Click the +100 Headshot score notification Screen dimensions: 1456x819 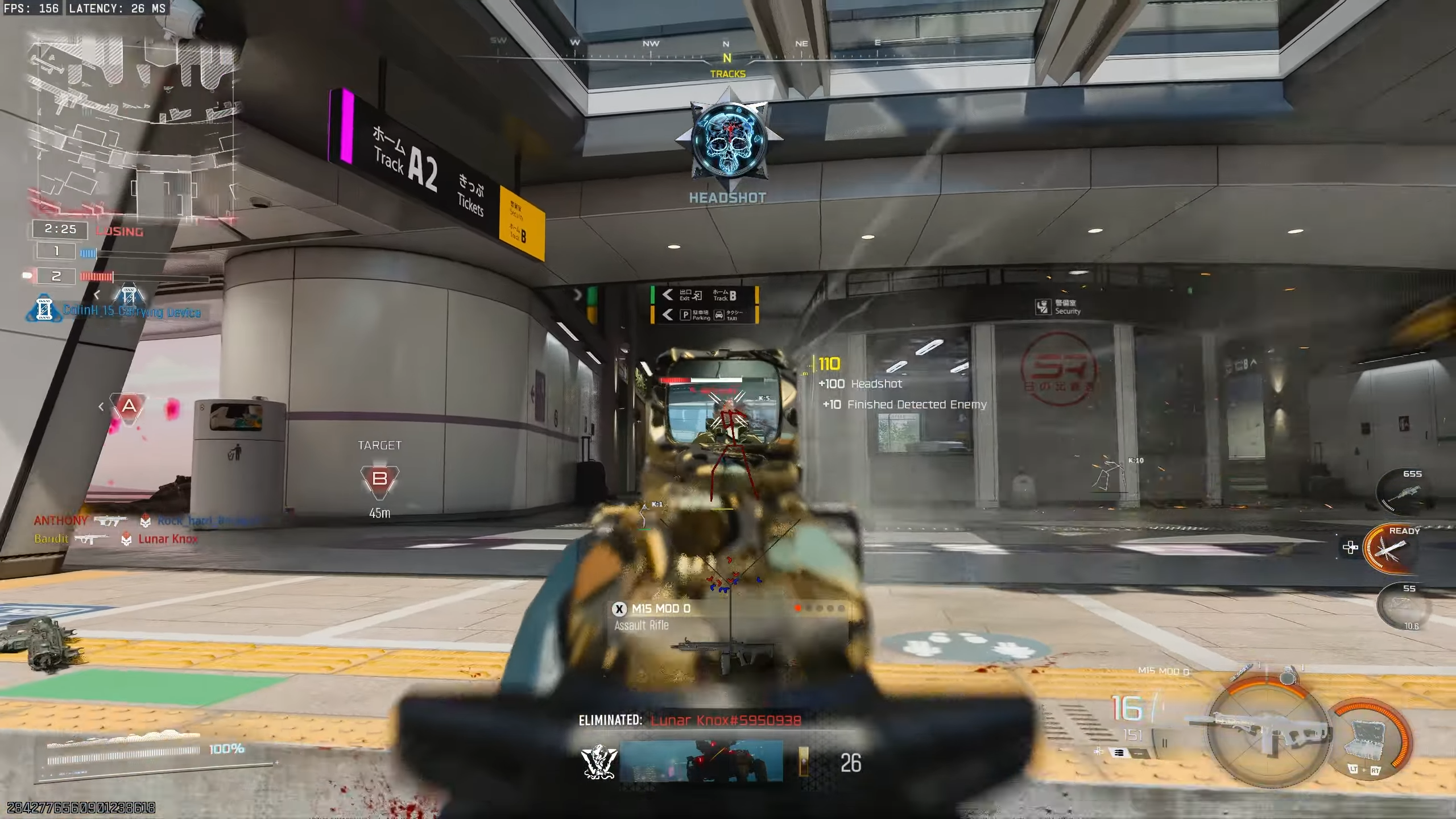859,383
